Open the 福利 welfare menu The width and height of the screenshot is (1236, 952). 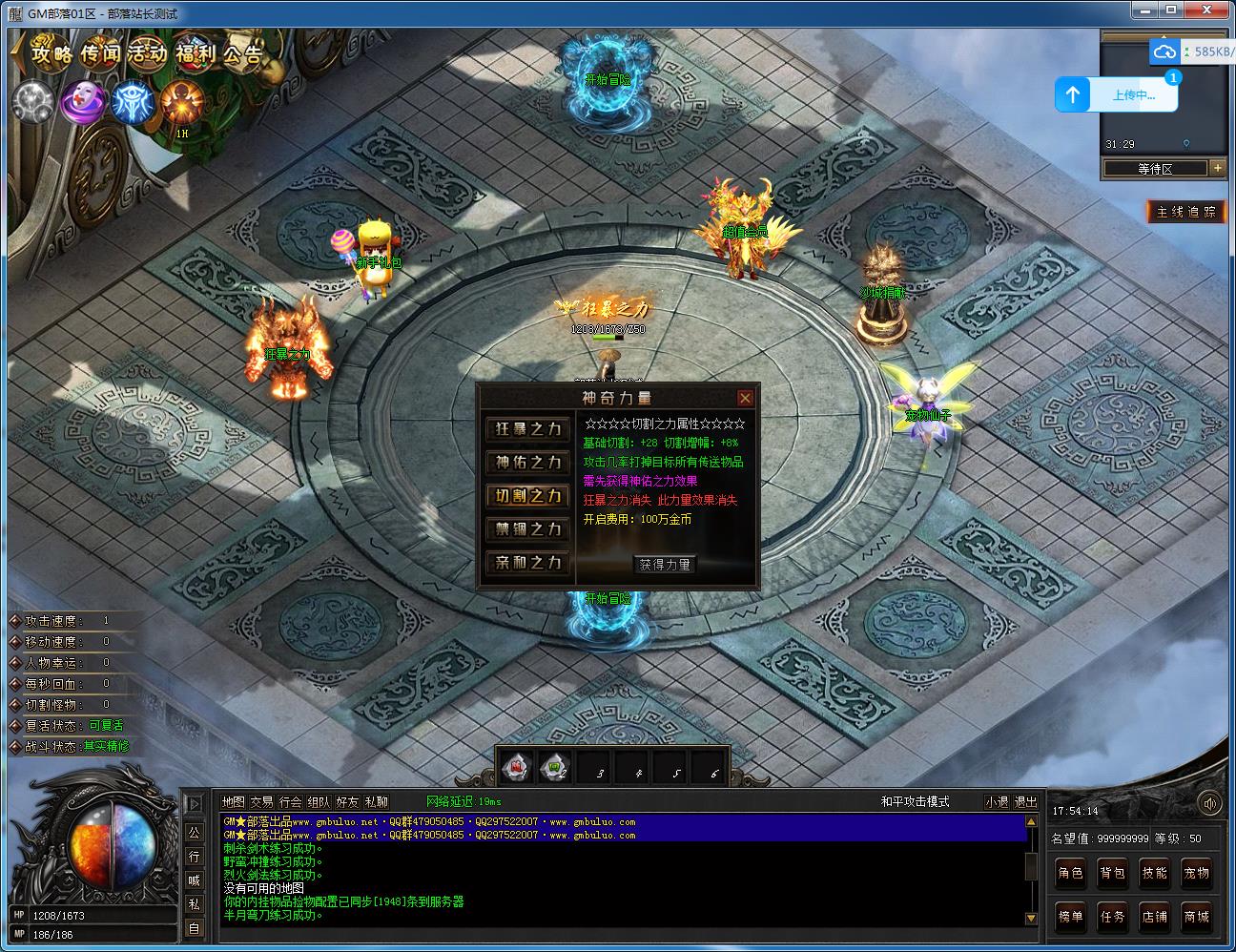tap(197, 52)
